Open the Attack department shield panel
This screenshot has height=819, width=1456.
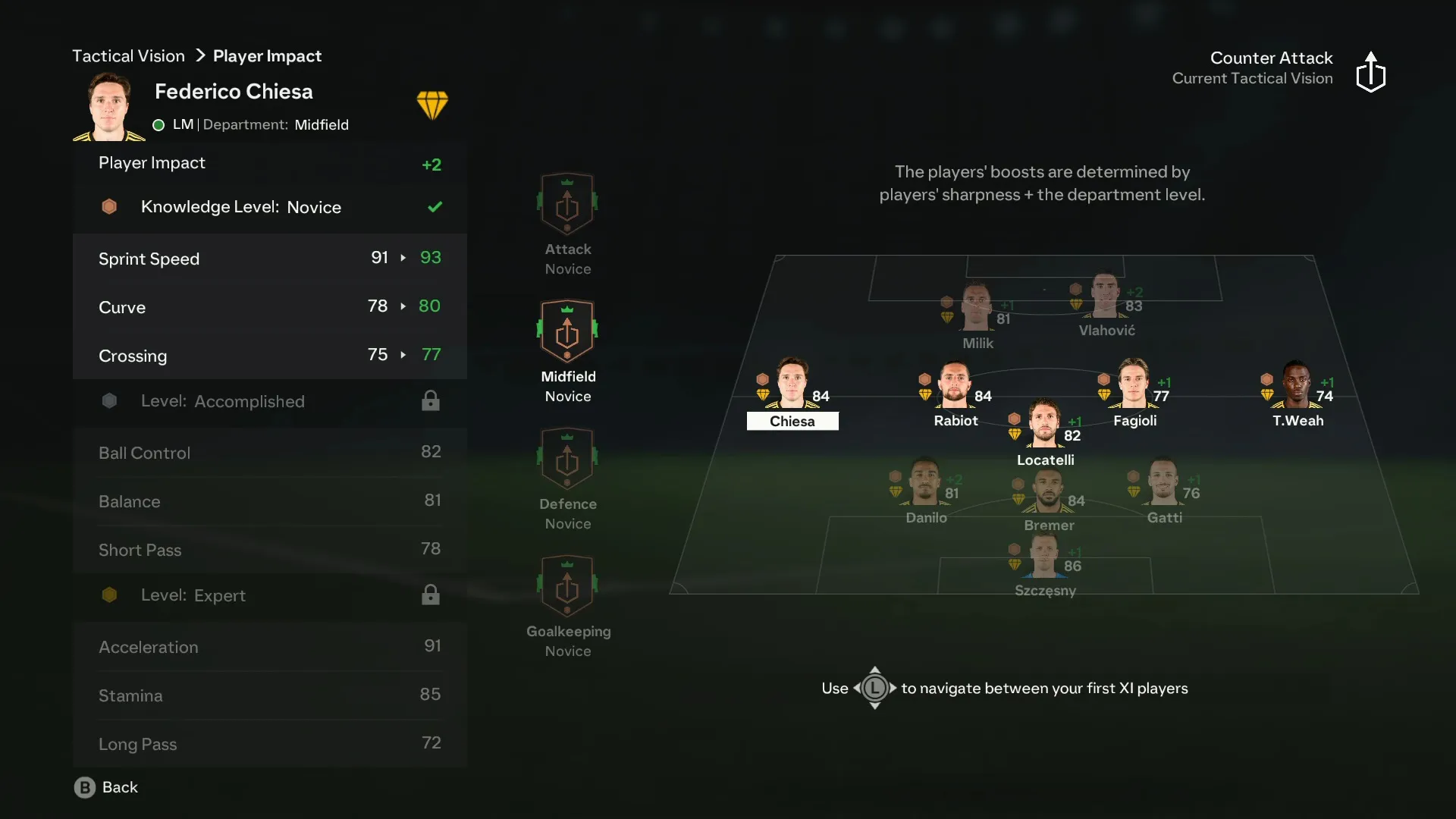pos(568,203)
